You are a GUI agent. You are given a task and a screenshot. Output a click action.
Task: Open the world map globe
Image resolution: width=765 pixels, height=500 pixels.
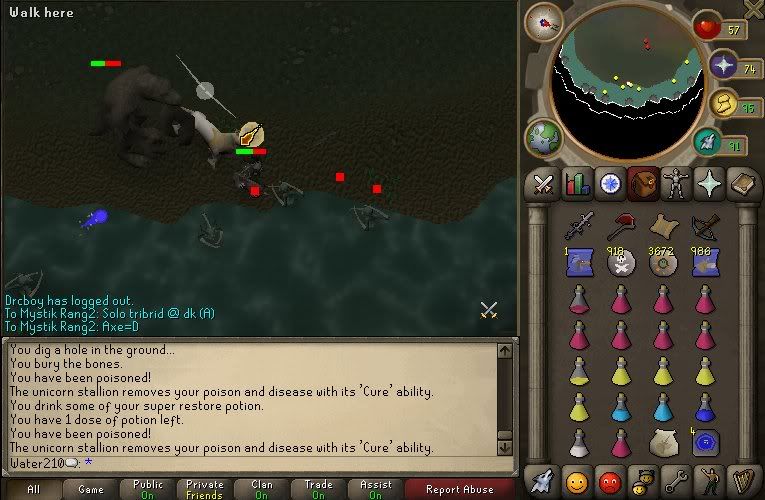click(546, 137)
